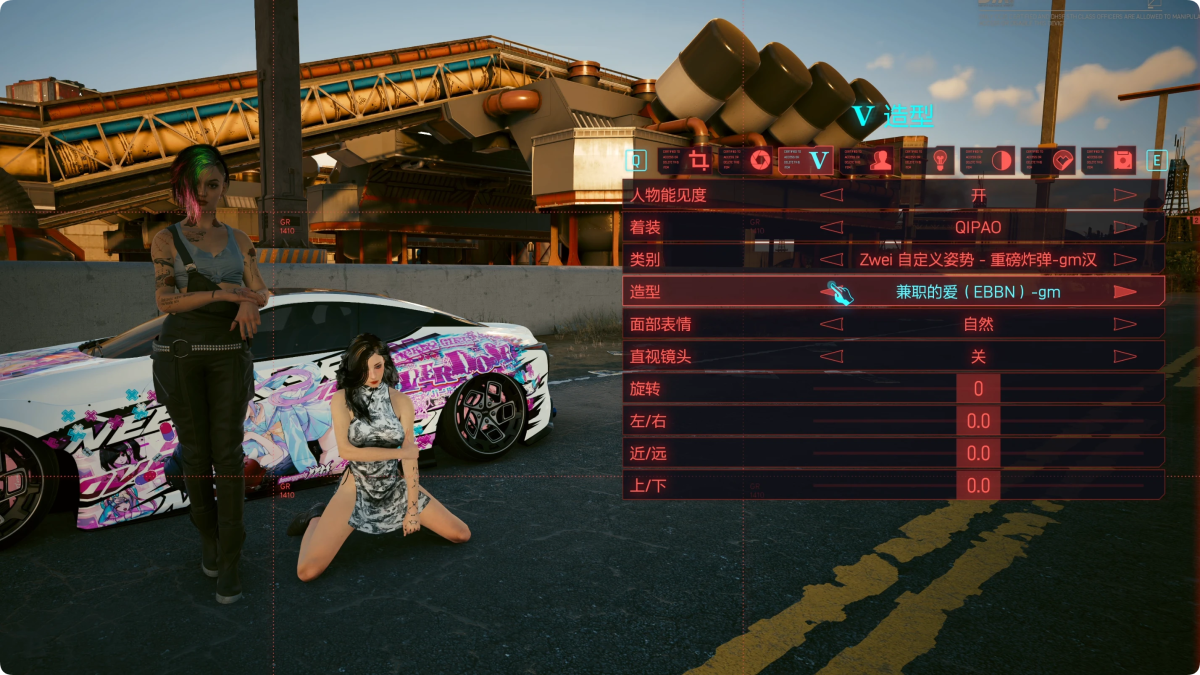The image size is (1200, 675).
Task: Advance 造型 pose with right arrow
Action: coord(1125,292)
